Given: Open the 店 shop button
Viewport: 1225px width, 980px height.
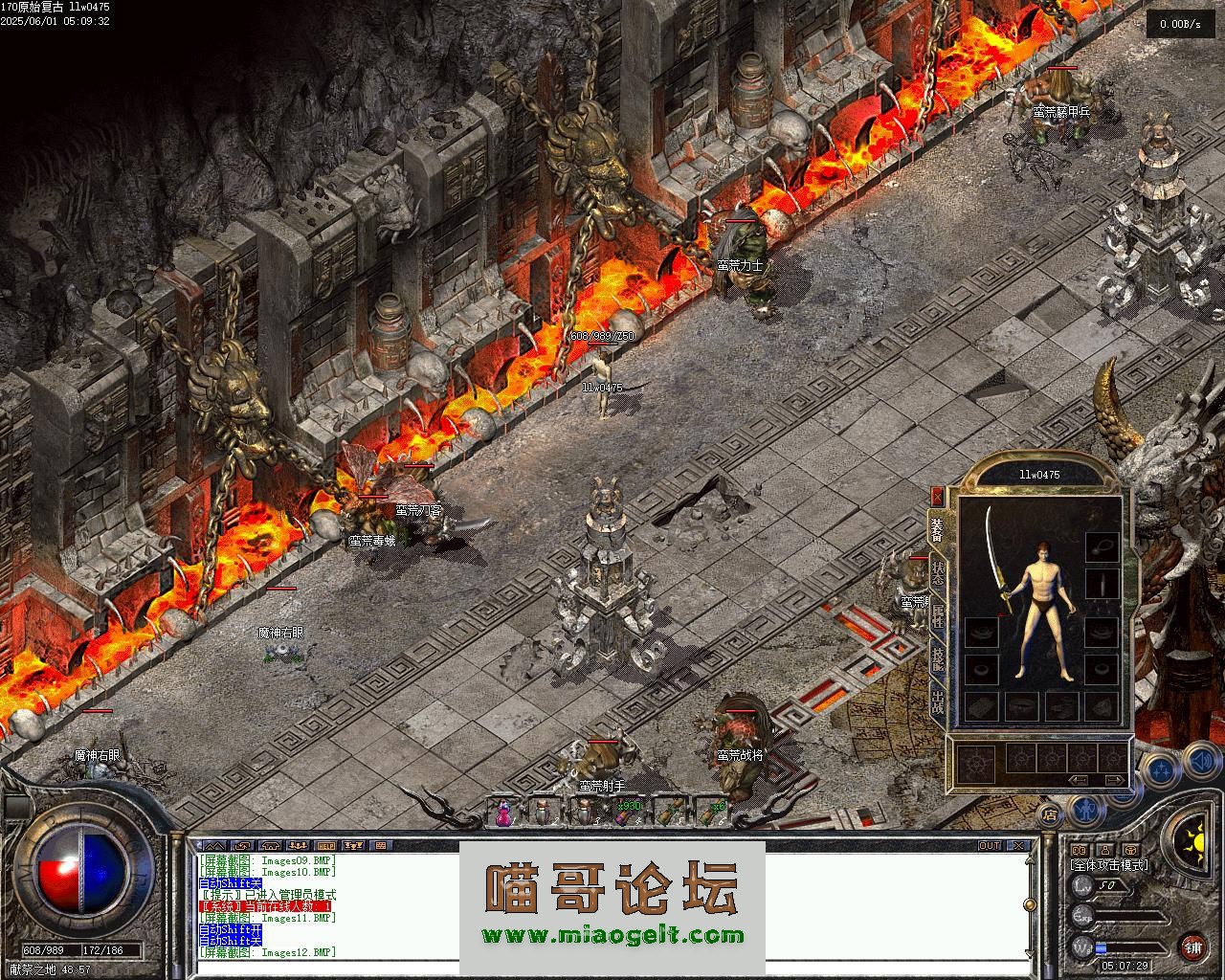Looking at the screenshot, I should [x=1050, y=815].
